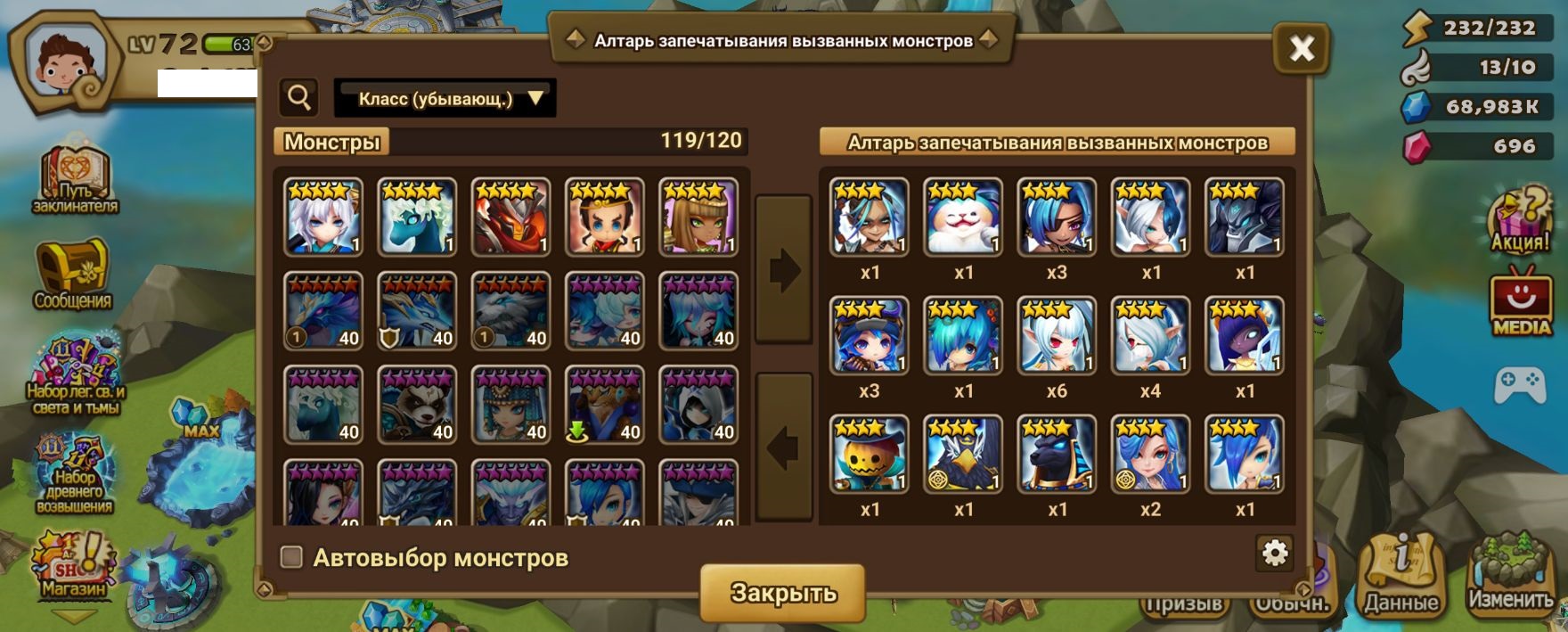The image size is (1568, 632).
Task: Pick the altar monster stacked x6
Action: click(1057, 335)
